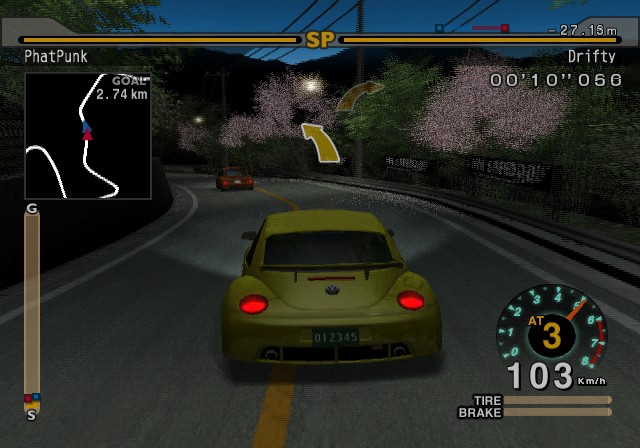Select the SP emblem between the bars
Viewport: 640px width, 448px height.
320,40
